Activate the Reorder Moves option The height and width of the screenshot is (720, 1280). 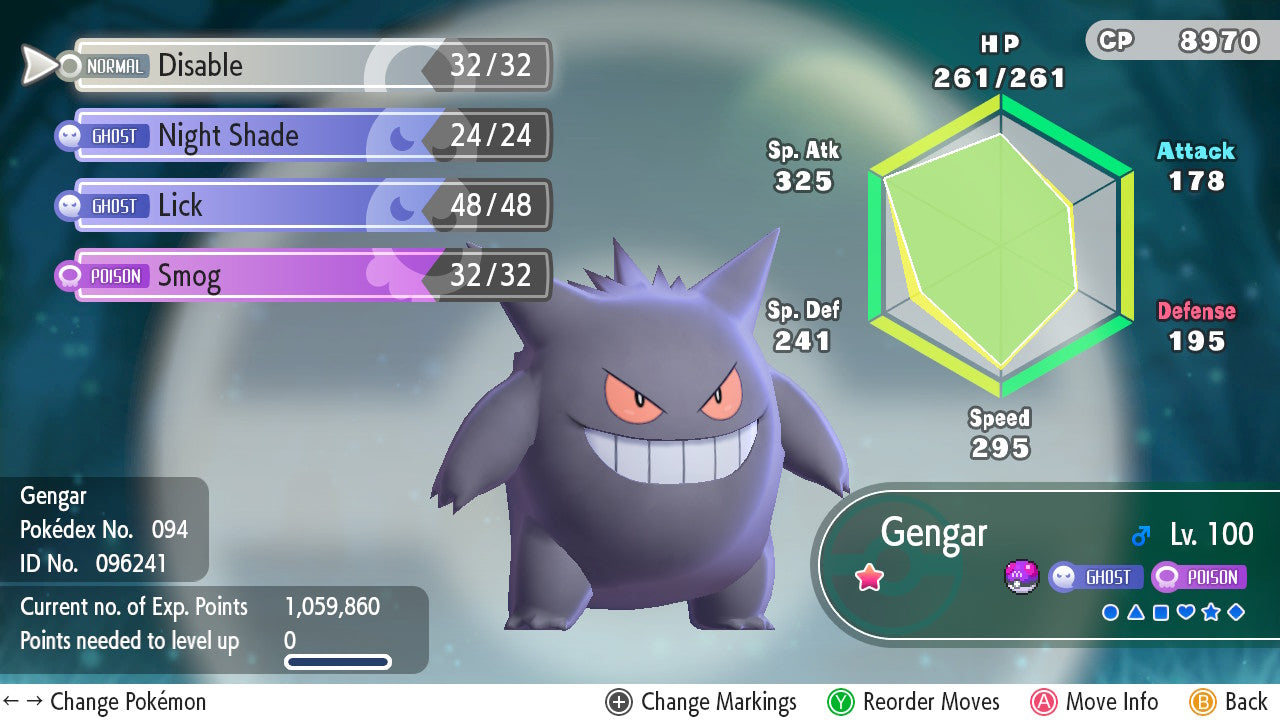click(913, 702)
